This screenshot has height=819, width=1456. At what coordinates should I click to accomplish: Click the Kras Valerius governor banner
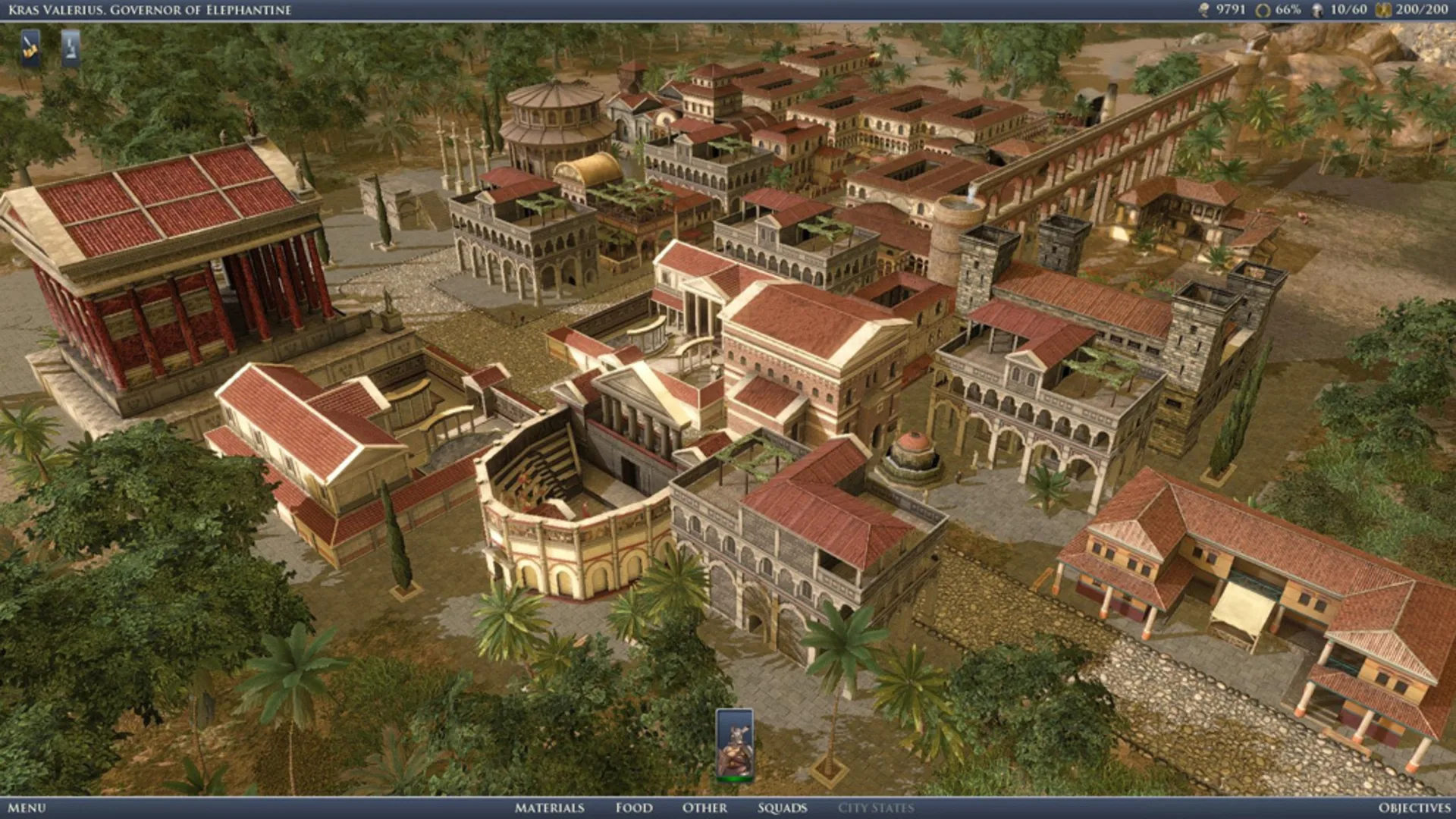[152, 11]
